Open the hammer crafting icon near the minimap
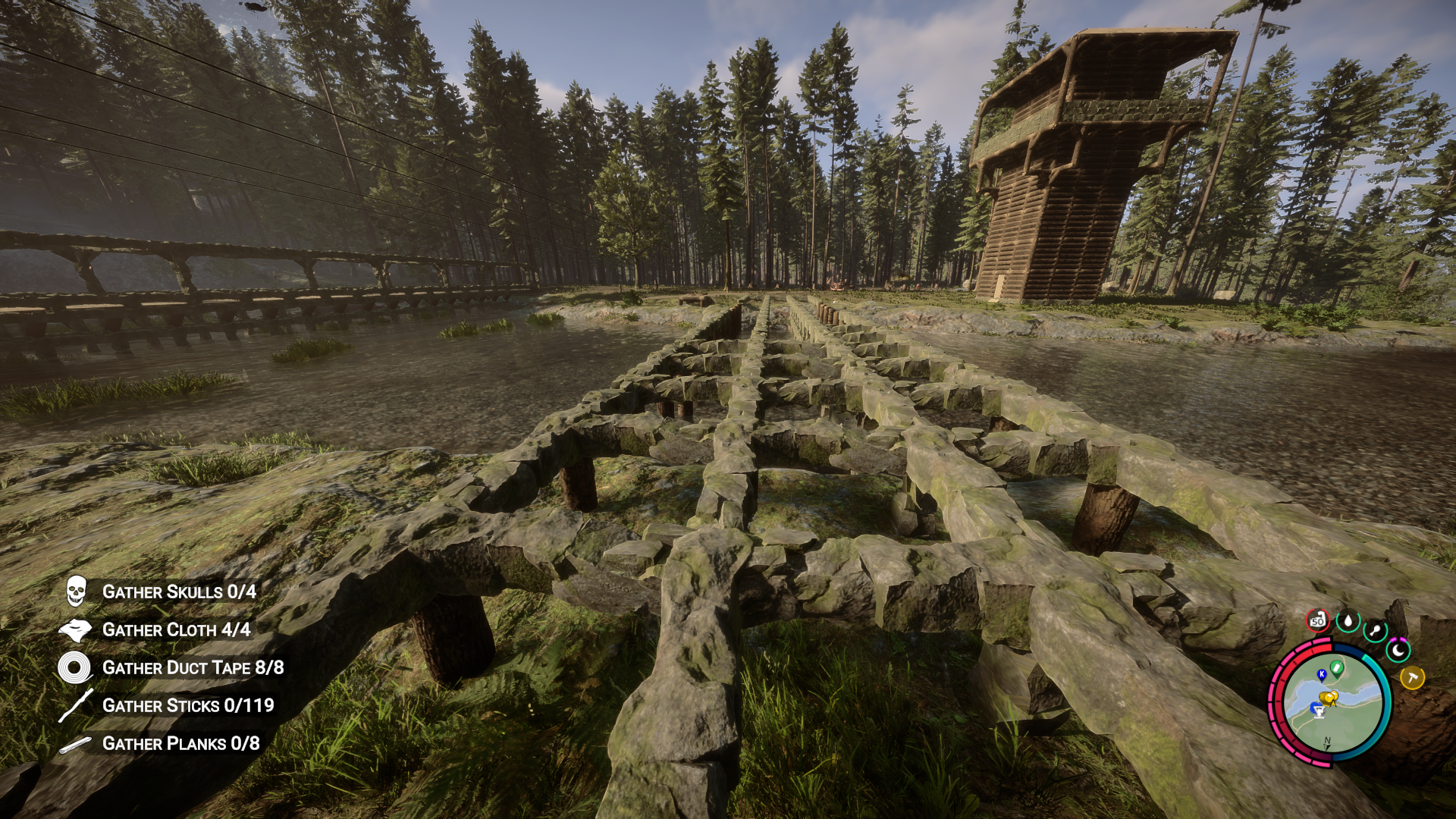 [x=1413, y=677]
